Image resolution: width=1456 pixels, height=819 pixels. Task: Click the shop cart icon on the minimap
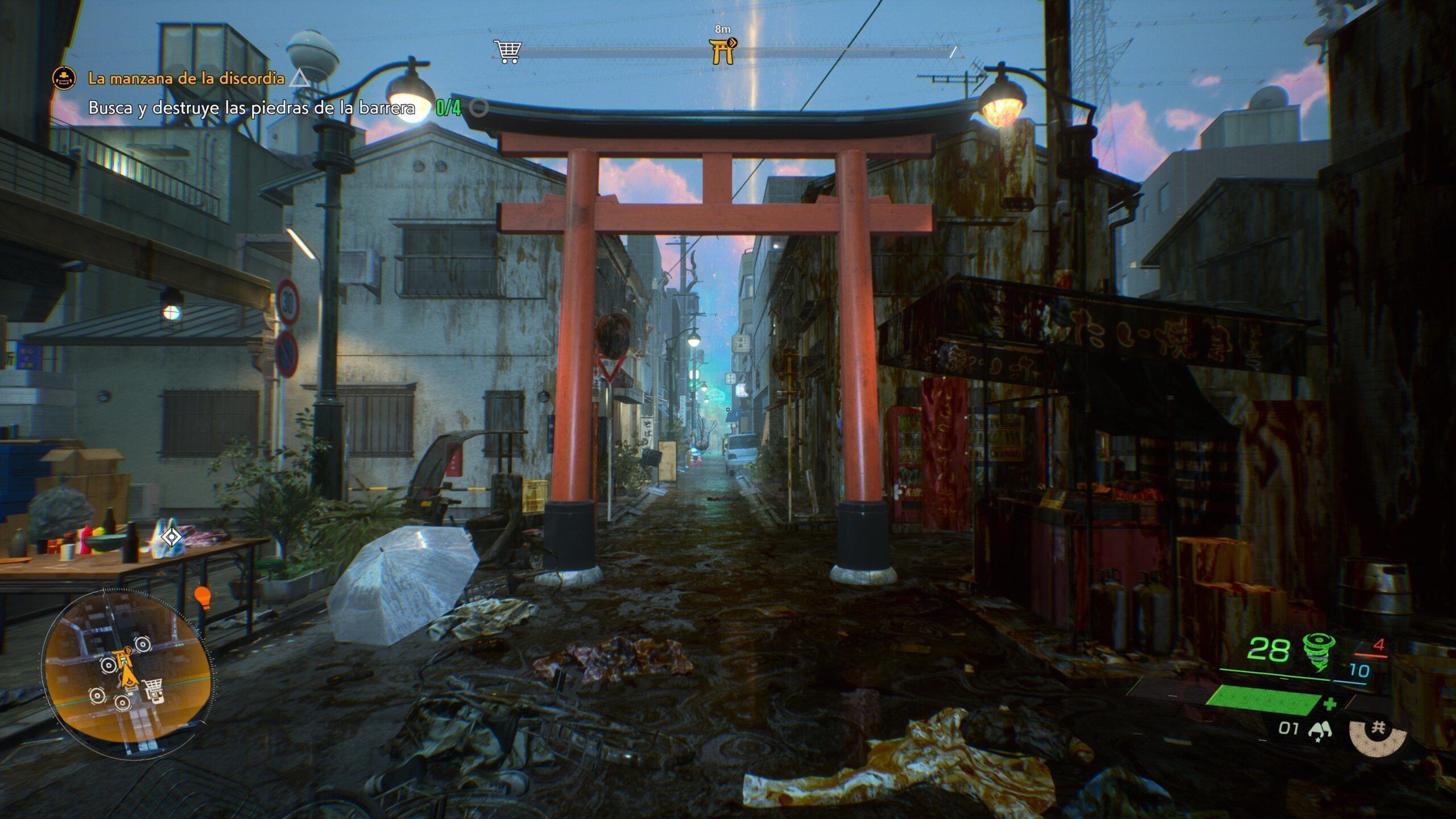pyautogui.click(x=152, y=689)
